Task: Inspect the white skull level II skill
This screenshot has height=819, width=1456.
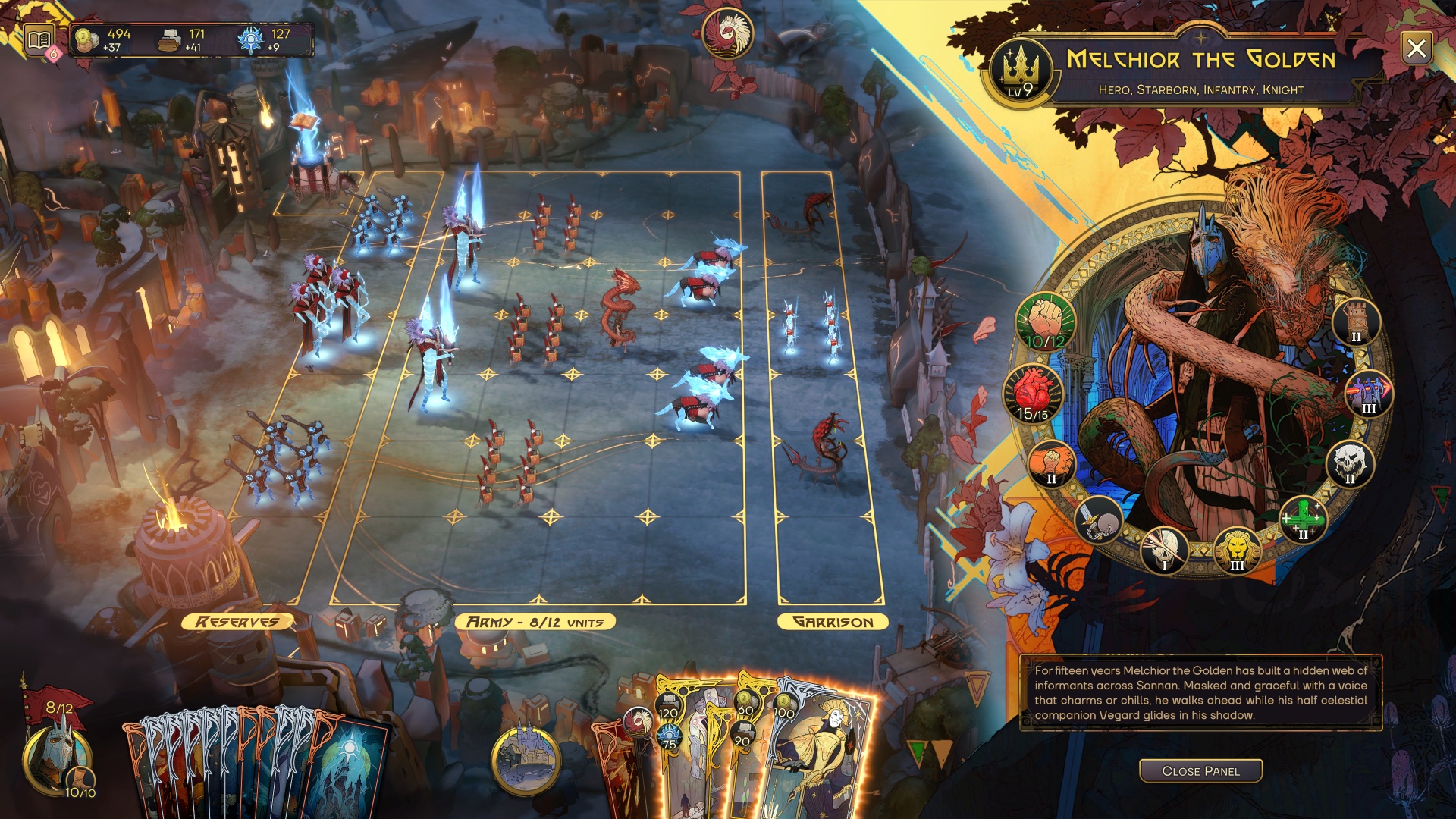Action: (x=1349, y=464)
